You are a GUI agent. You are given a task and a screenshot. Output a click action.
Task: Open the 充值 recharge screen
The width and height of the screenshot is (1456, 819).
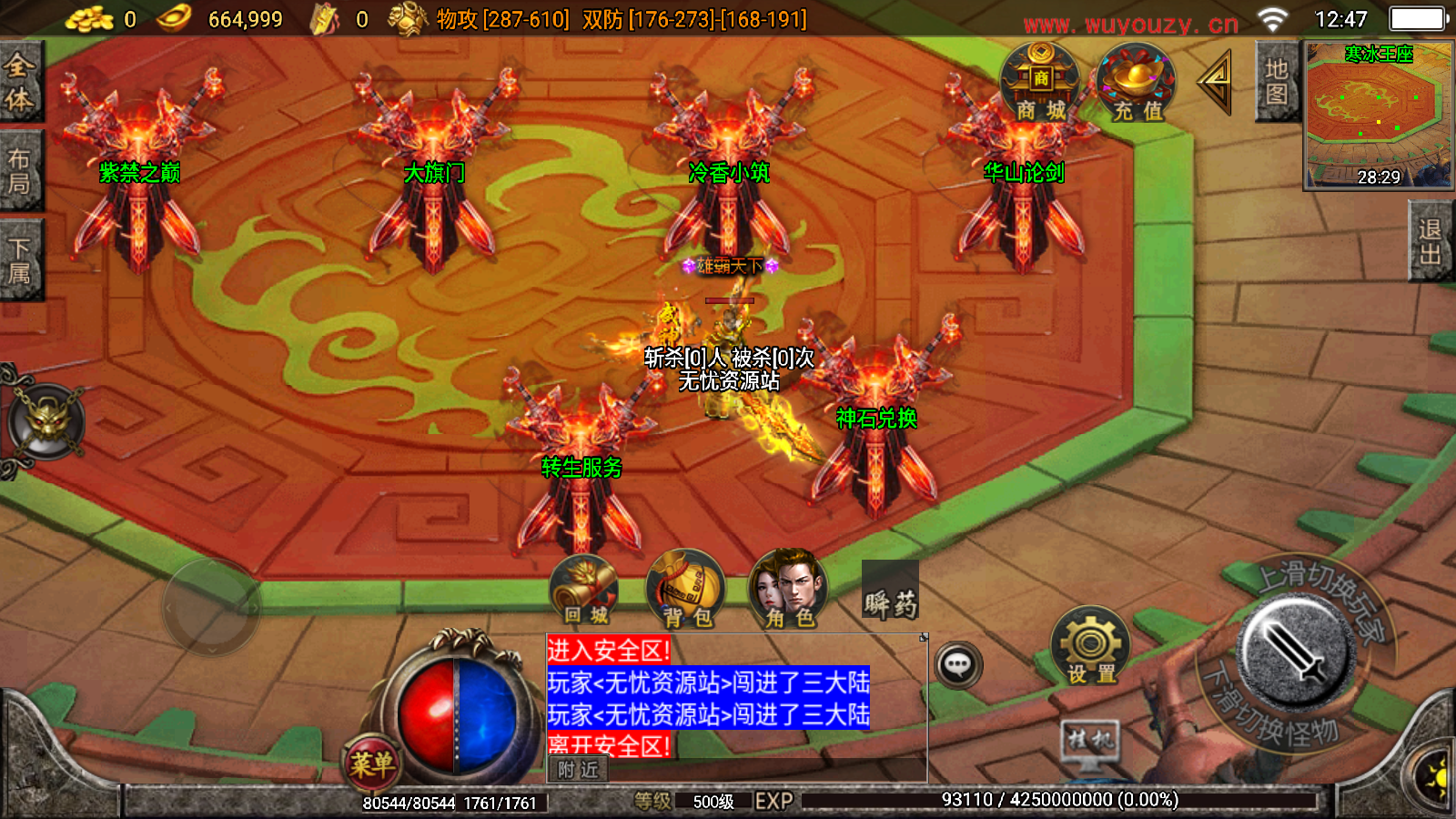pyautogui.click(x=1137, y=84)
